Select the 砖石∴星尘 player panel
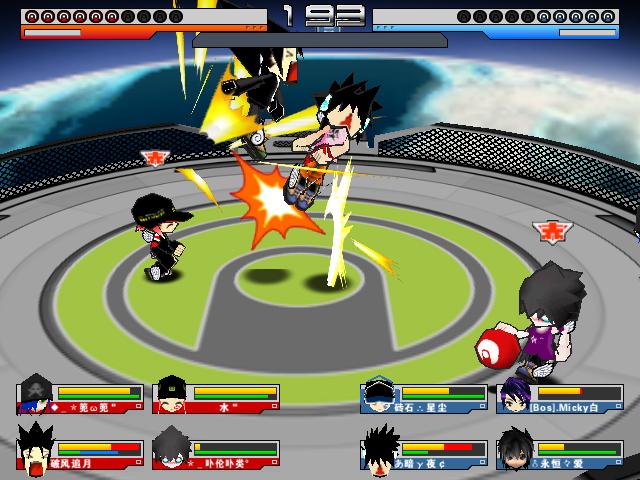640x480 pixels. 423,398
